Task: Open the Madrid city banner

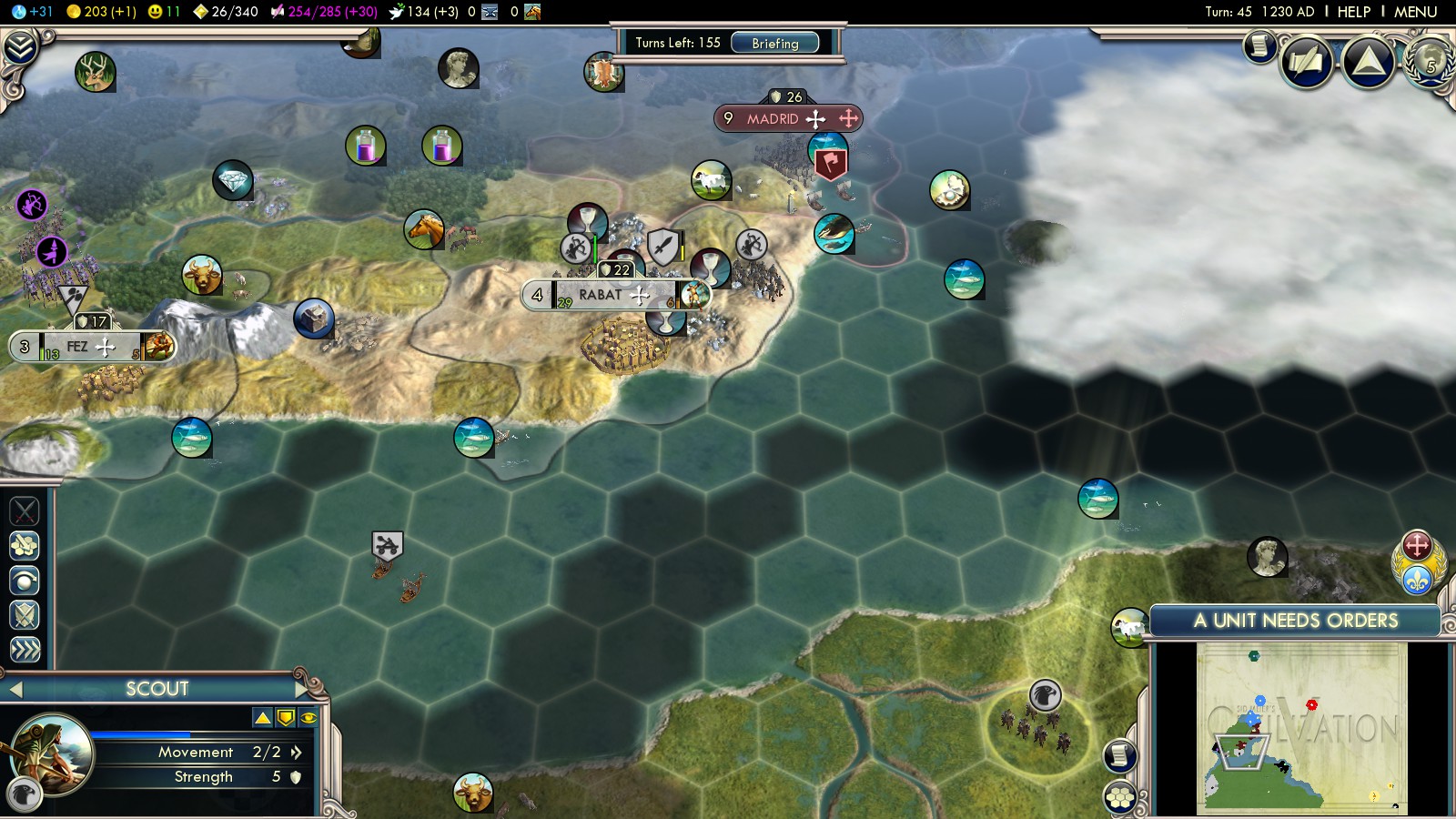Action: point(773,118)
